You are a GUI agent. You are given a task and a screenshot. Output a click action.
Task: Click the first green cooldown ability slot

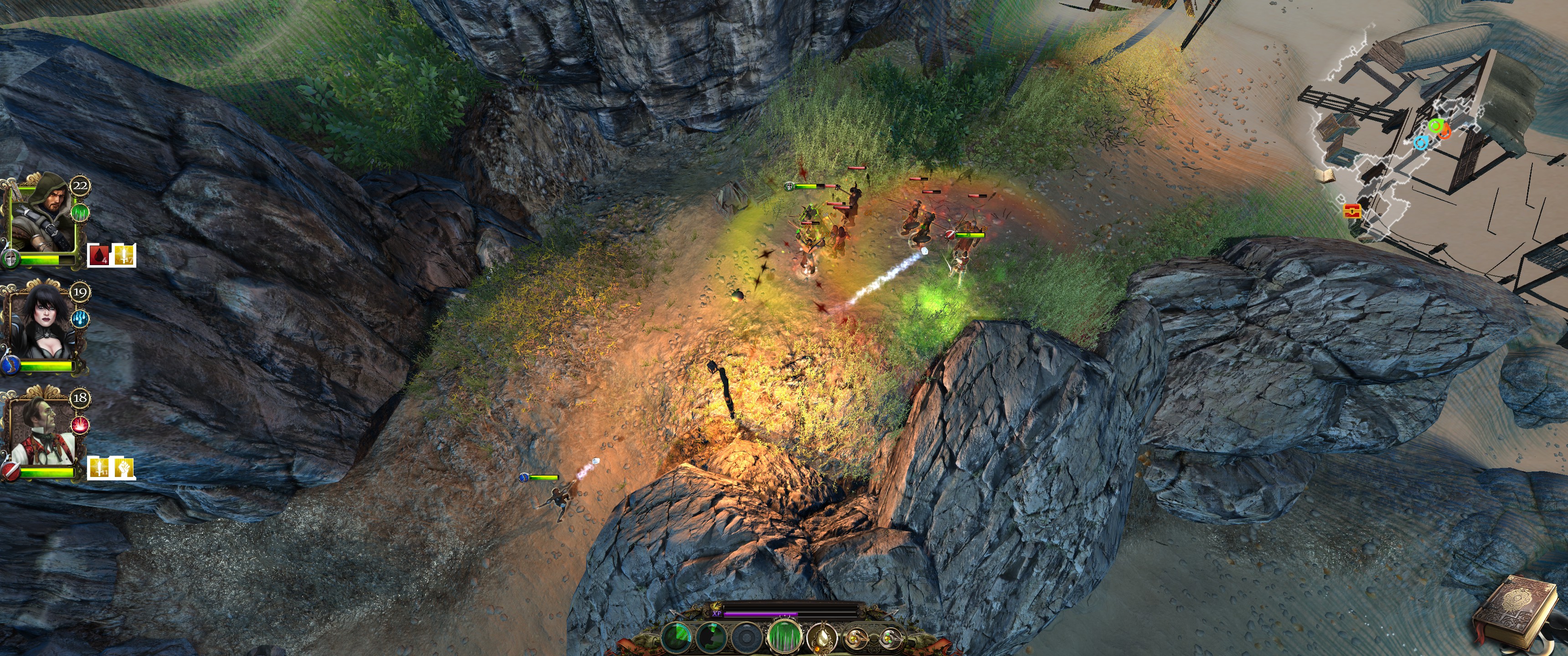pyautogui.click(x=676, y=638)
